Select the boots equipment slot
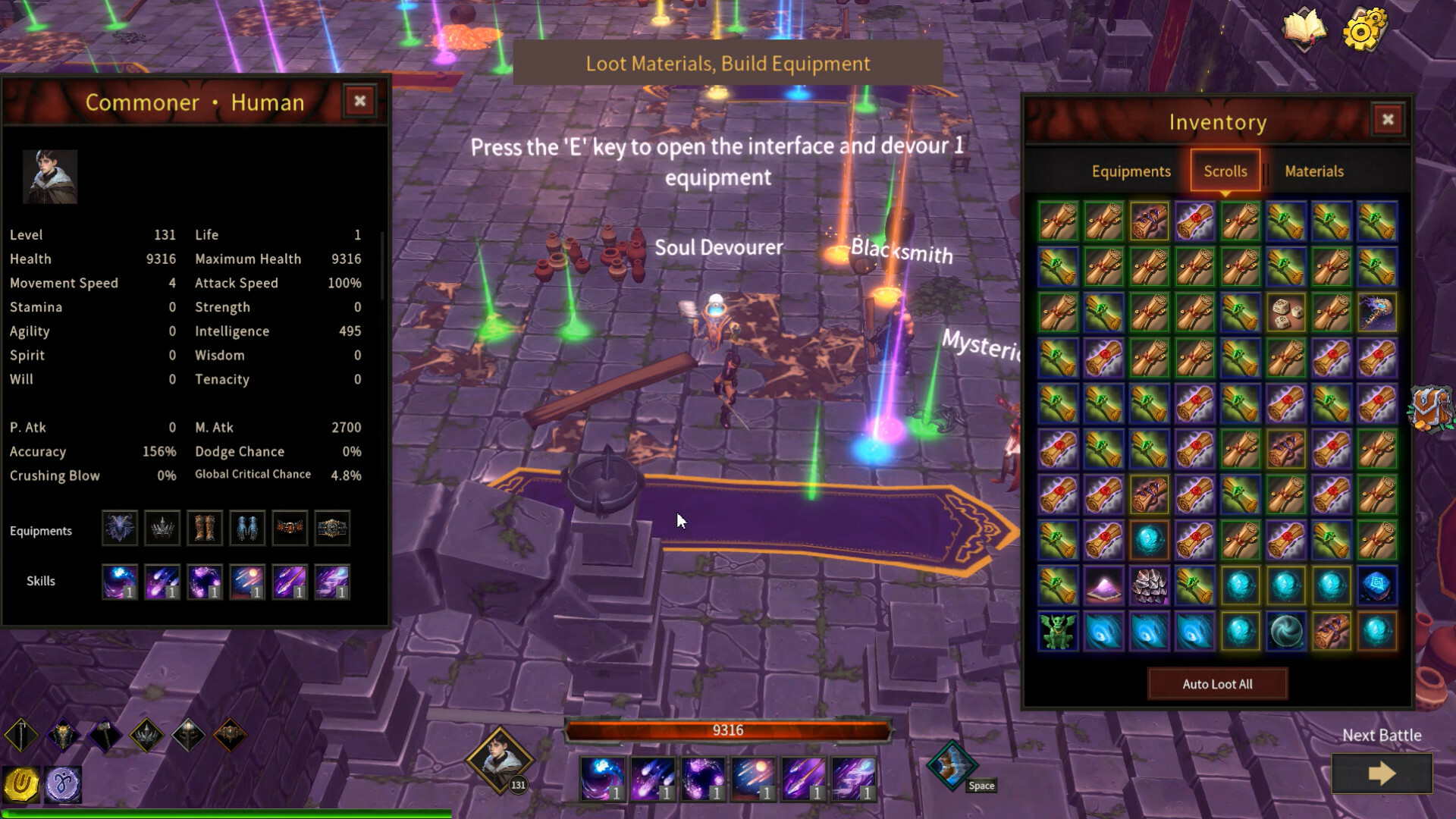Image resolution: width=1456 pixels, height=819 pixels. (204, 528)
